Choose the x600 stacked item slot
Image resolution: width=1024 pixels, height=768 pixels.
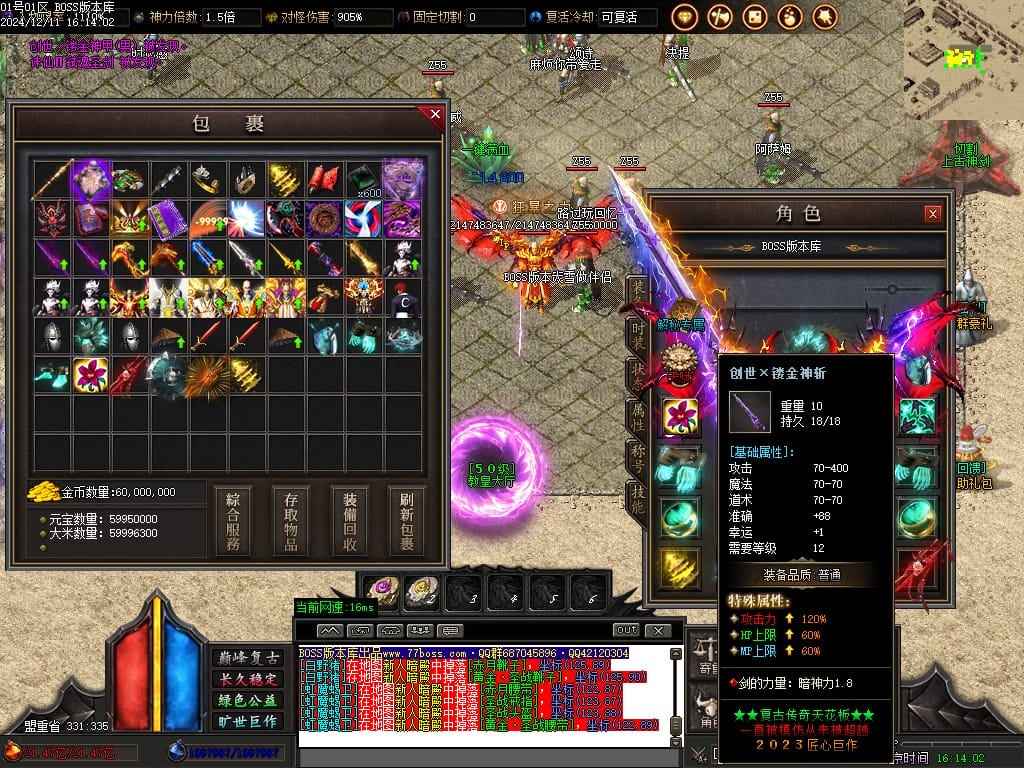(364, 181)
